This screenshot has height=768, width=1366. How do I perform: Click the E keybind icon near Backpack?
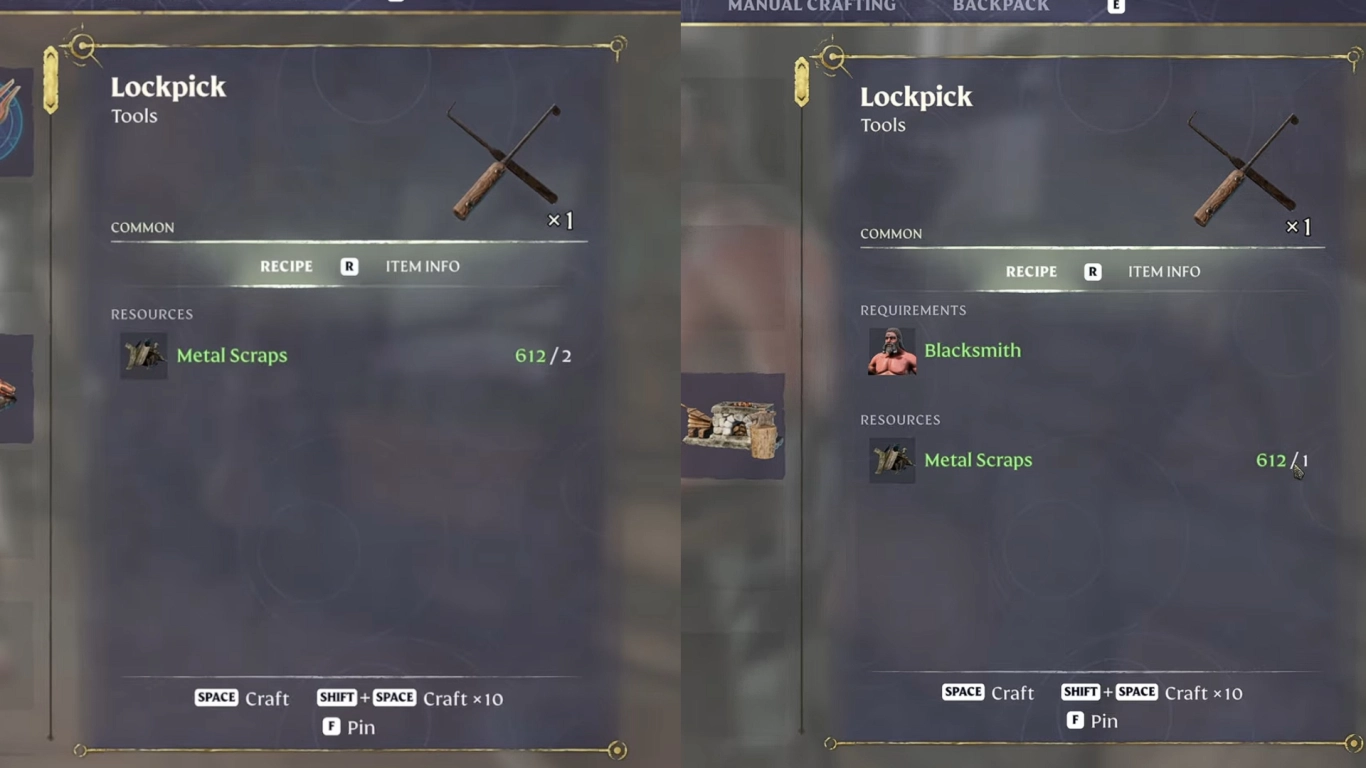(1113, 6)
